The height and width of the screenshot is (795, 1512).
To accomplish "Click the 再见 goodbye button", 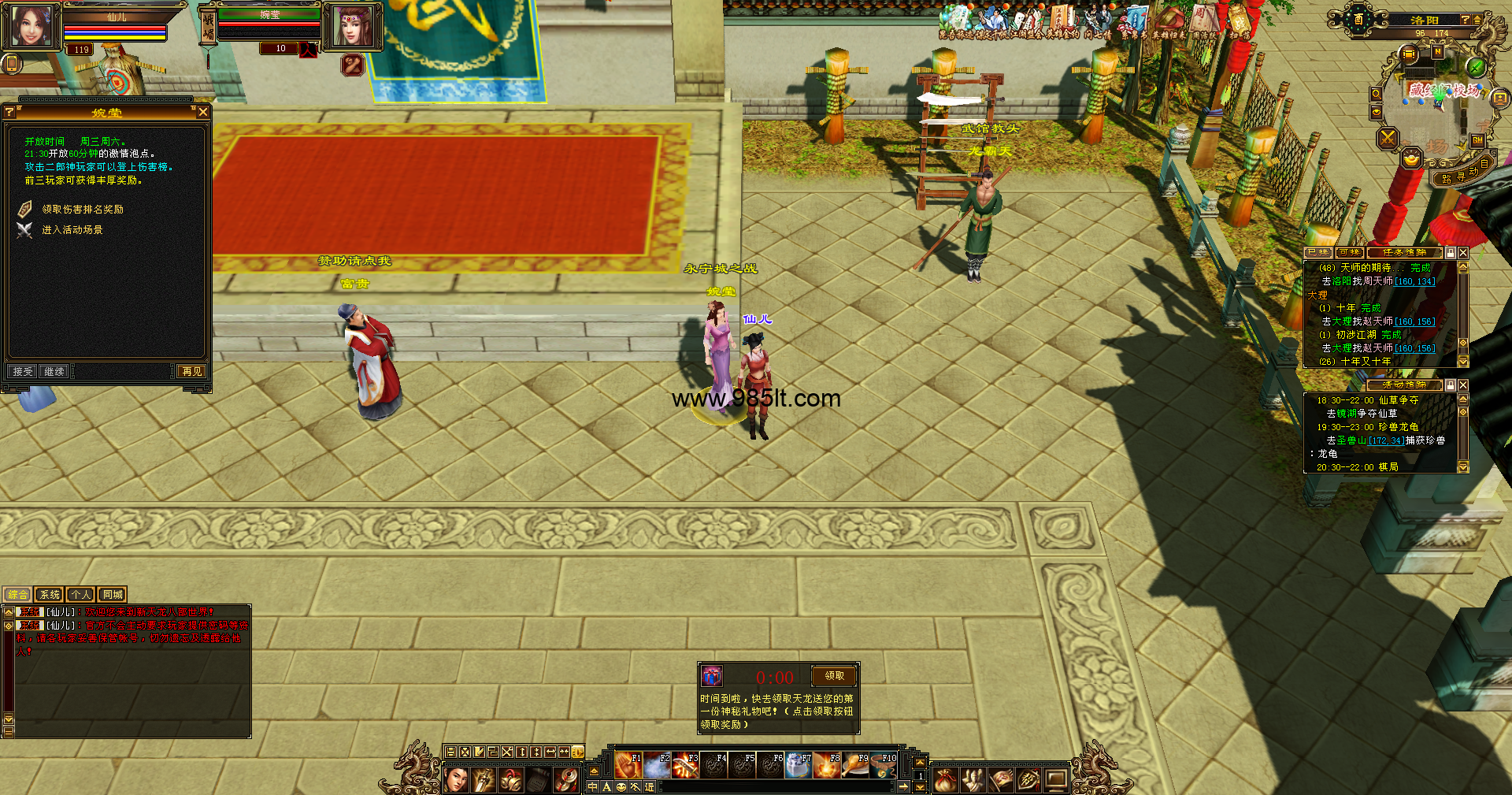I will coord(191,371).
